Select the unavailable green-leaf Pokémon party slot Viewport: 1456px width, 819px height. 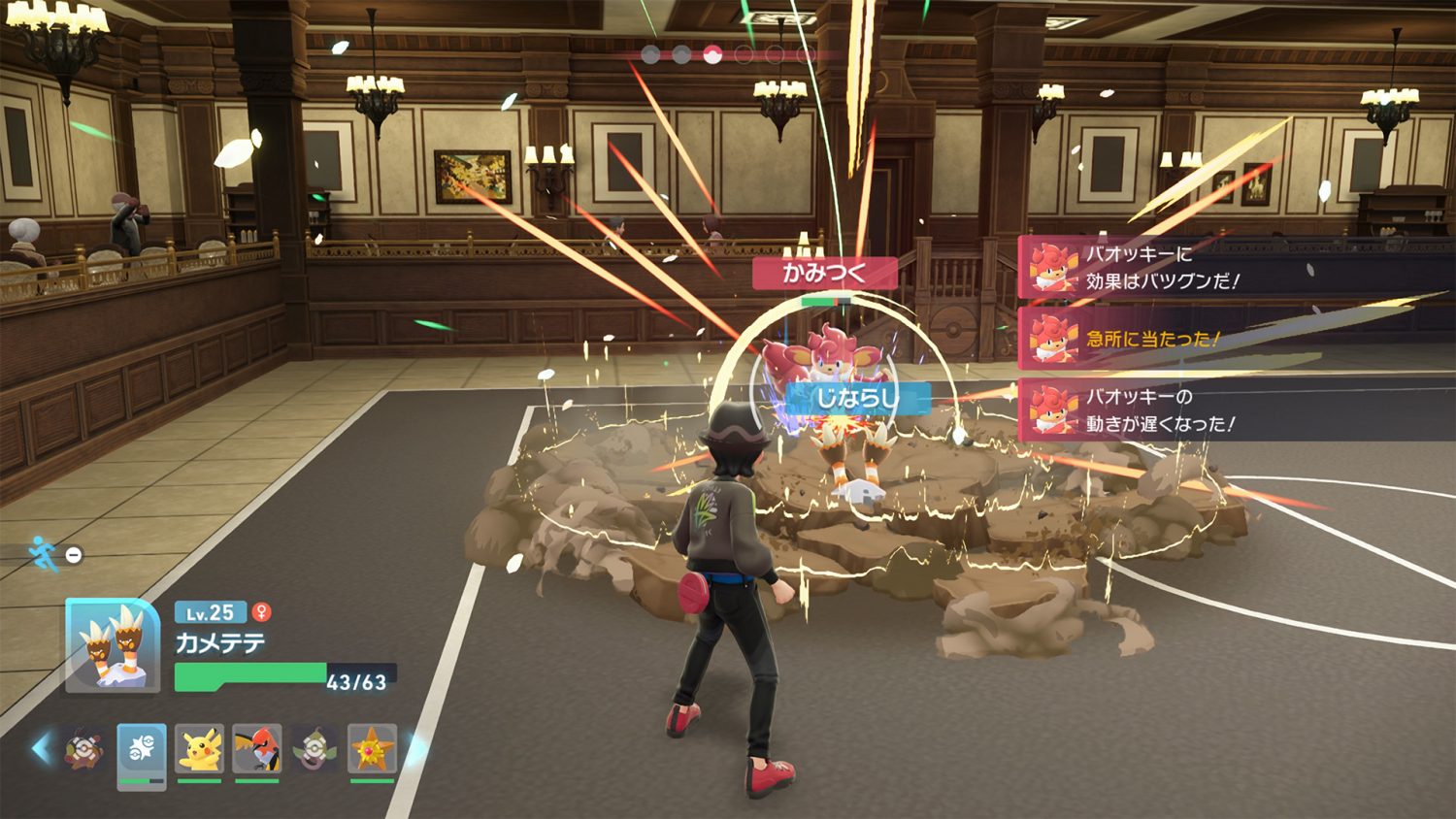coord(314,749)
